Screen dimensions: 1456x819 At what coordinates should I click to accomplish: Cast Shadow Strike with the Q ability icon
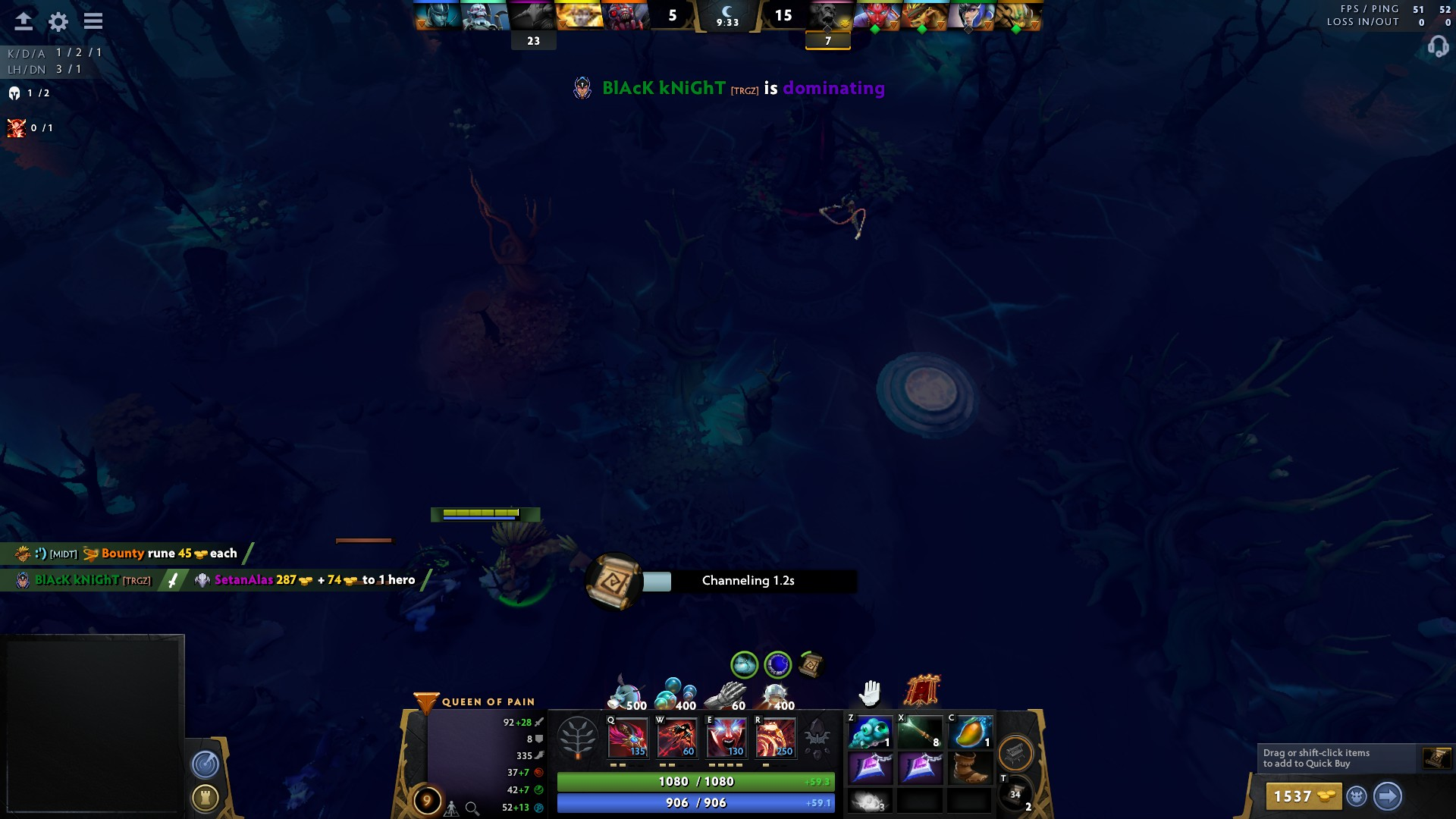627,737
